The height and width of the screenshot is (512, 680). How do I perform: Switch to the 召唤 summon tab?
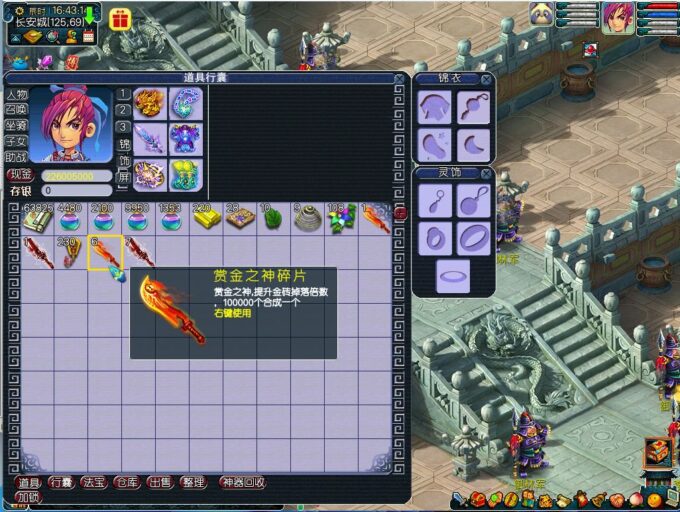pos(16,110)
